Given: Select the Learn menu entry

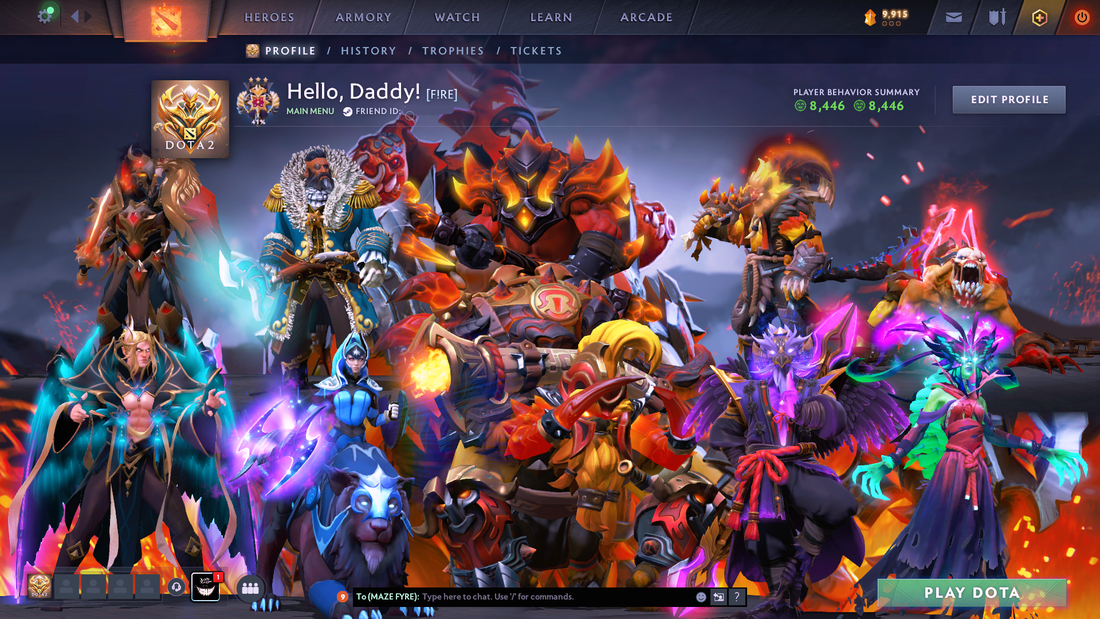Looking at the screenshot, I should click(551, 17).
